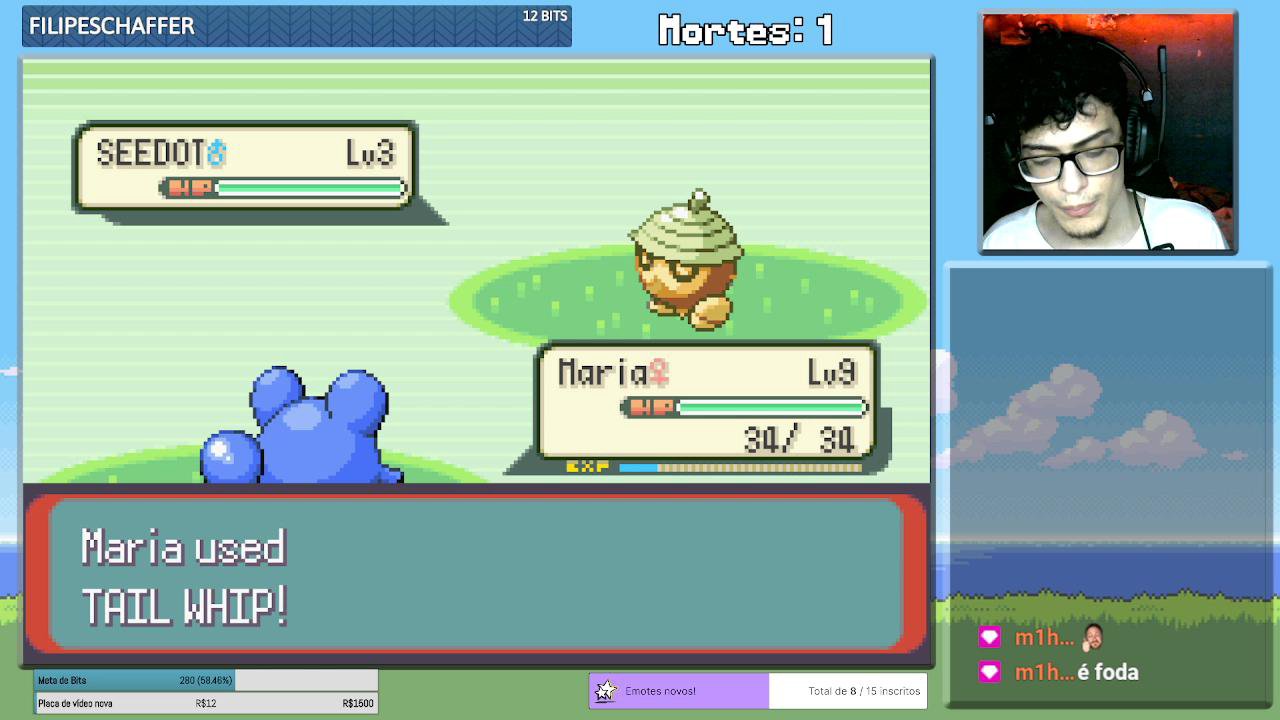
Task: Select the Emotes novos banner
Action: 679,691
